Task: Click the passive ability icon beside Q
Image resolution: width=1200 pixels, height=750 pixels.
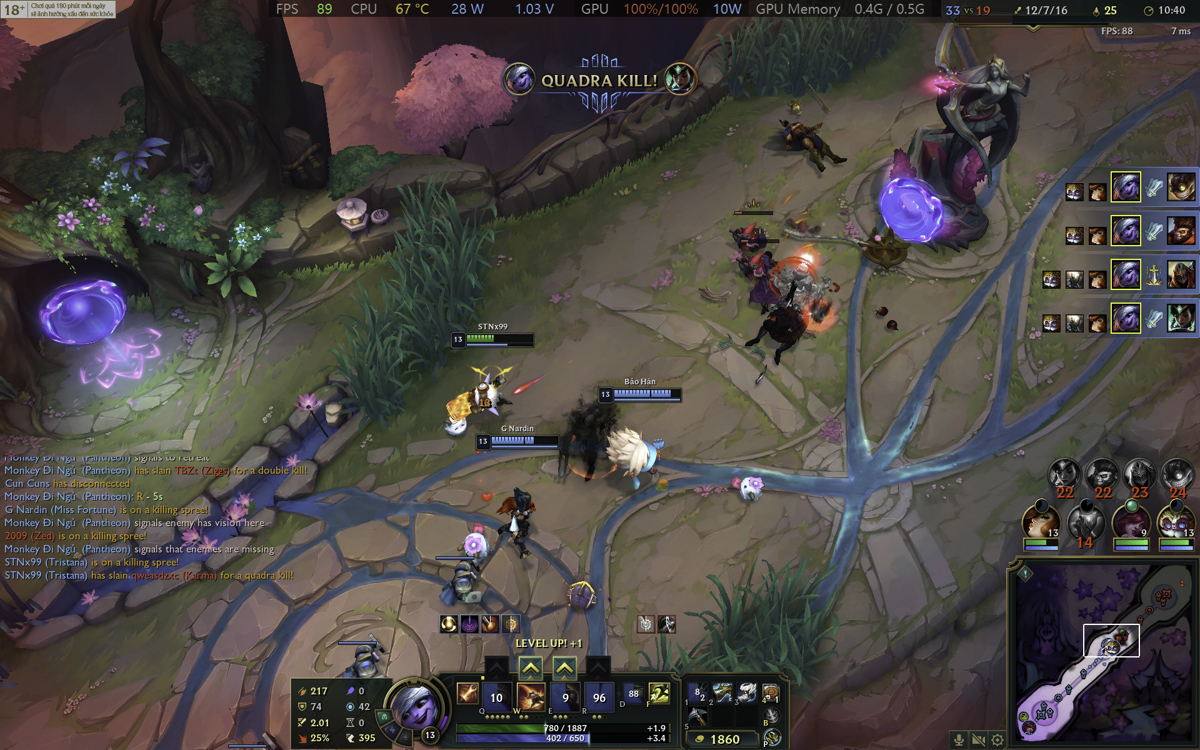Action: (467, 693)
